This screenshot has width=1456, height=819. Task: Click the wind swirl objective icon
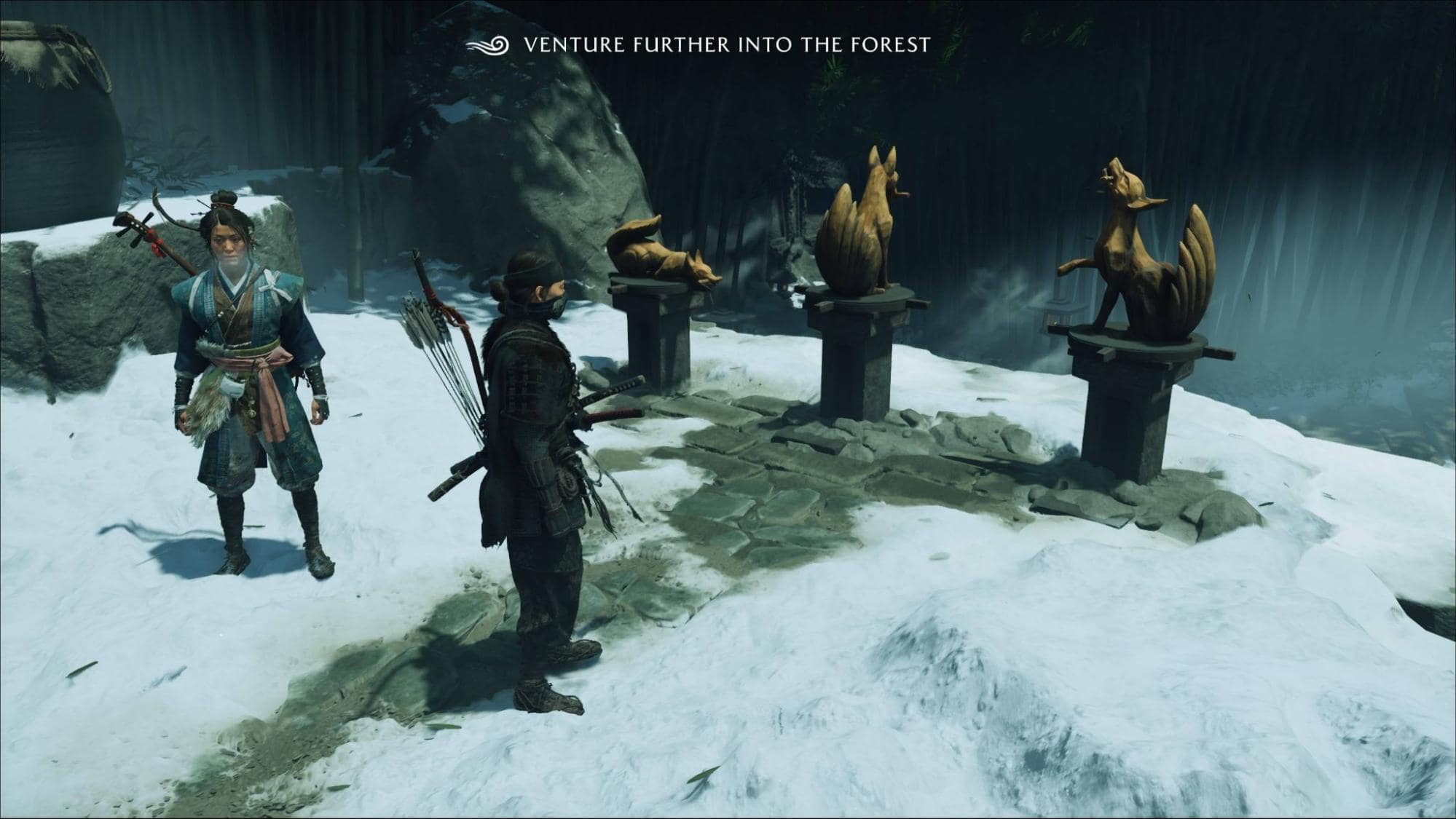489,45
